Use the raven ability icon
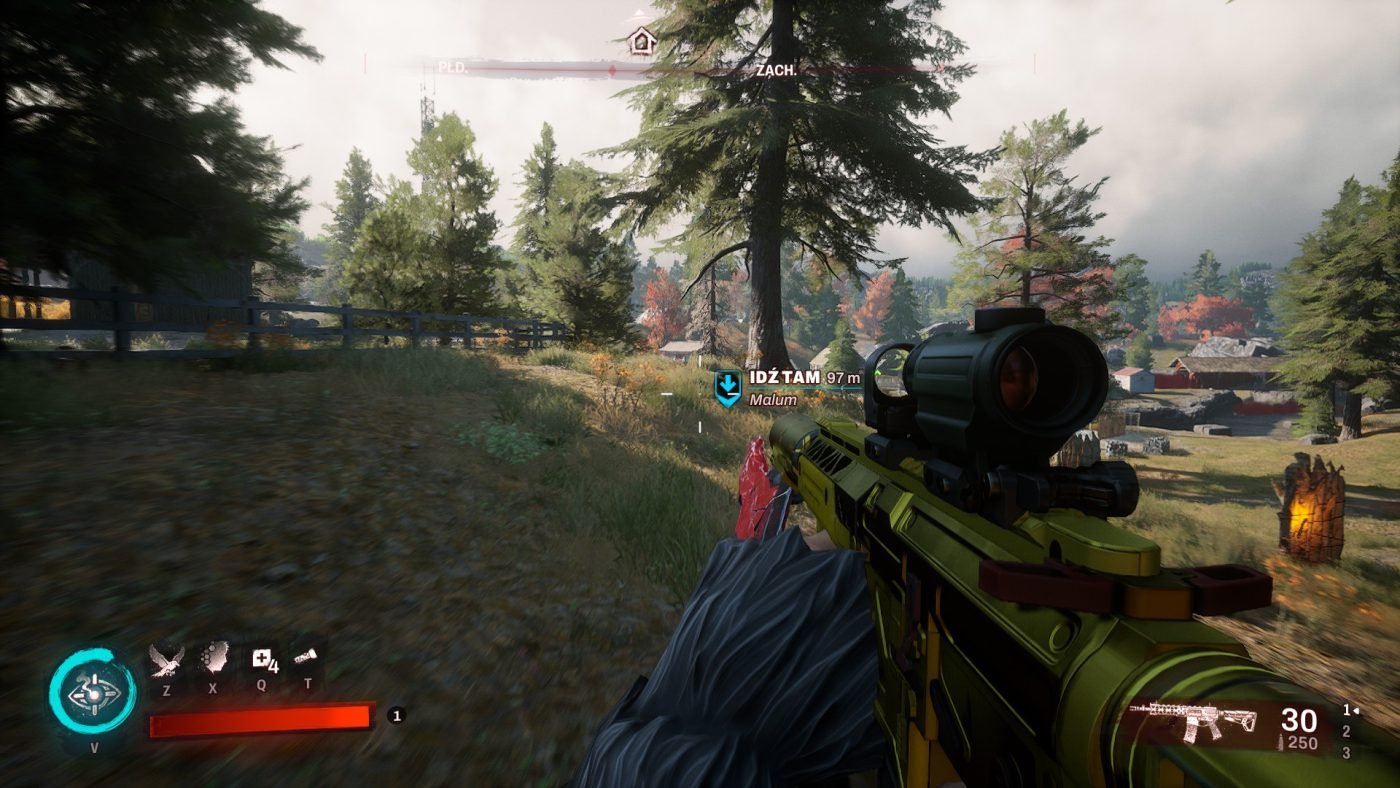Image resolution: width=1400 pixels, height=788 pixels. click(166, 659)
